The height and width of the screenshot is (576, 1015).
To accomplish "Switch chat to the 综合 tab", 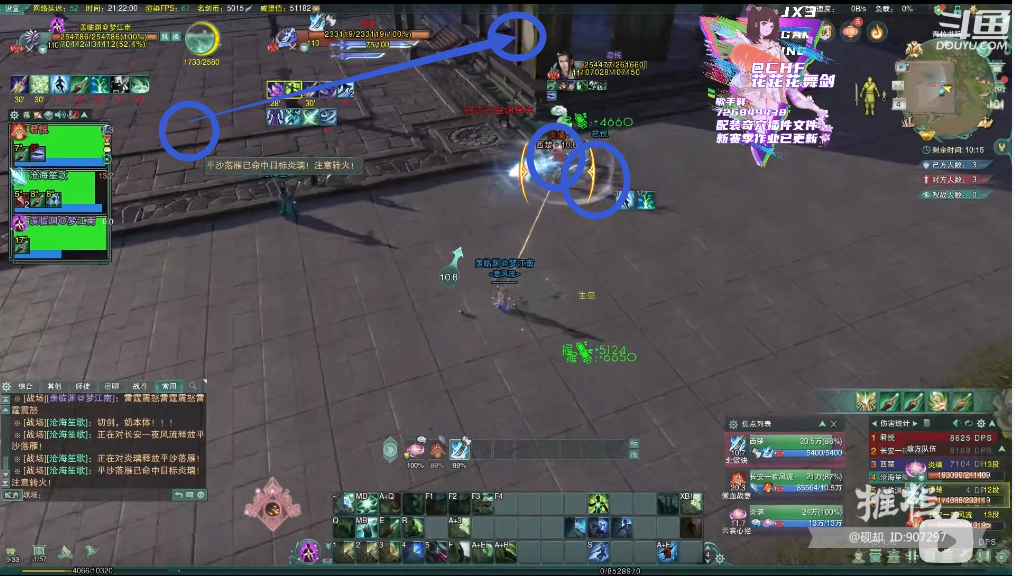I will [x=26, y=386].
